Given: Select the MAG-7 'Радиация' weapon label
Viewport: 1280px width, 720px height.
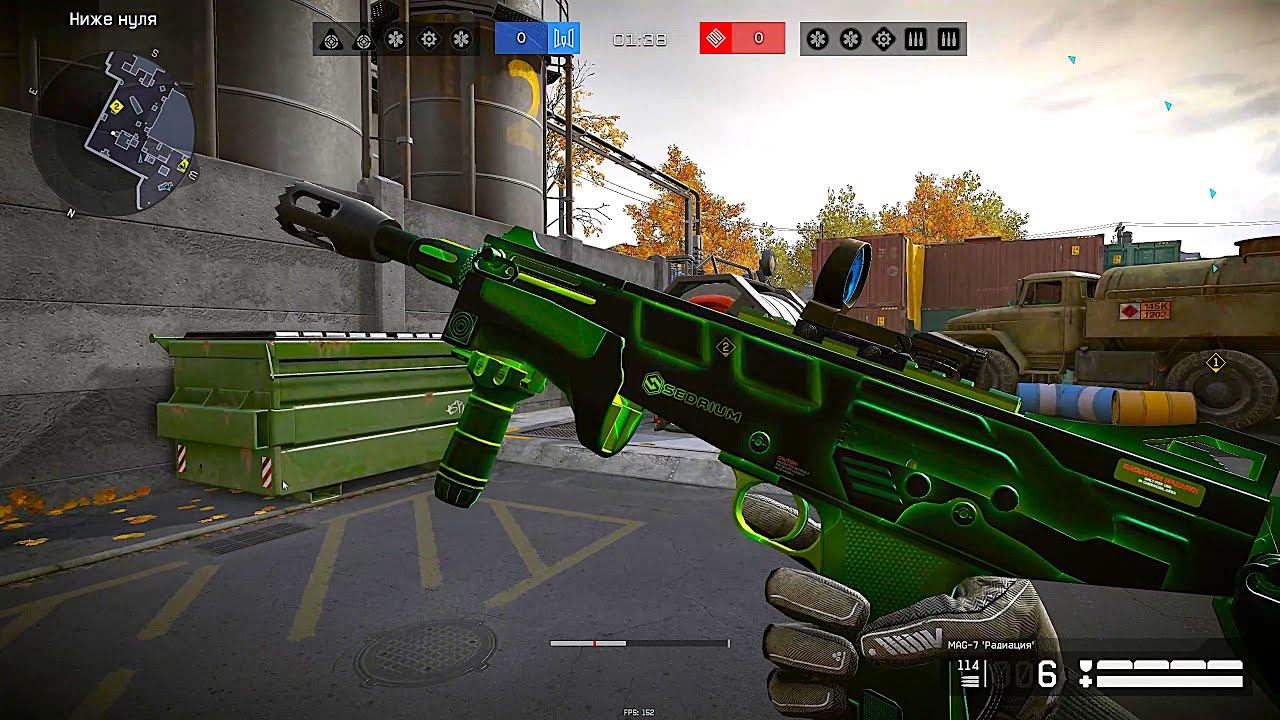Looking at the screenshot, I should click(992, 646).
